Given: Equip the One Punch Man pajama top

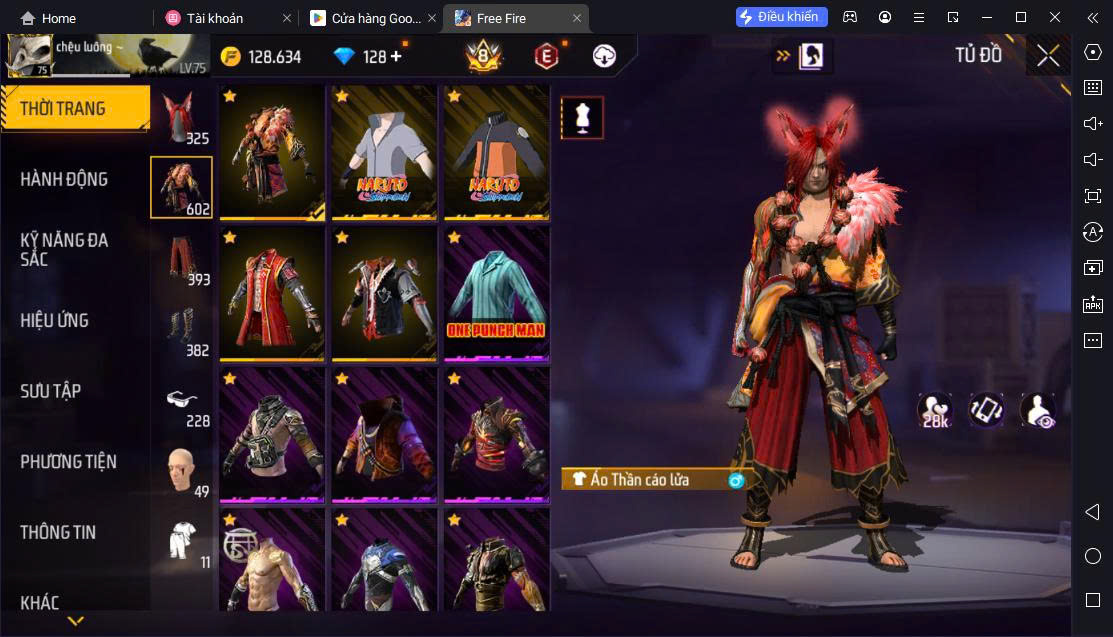Looking at the screenshot, I should click(x=496, y=294).
